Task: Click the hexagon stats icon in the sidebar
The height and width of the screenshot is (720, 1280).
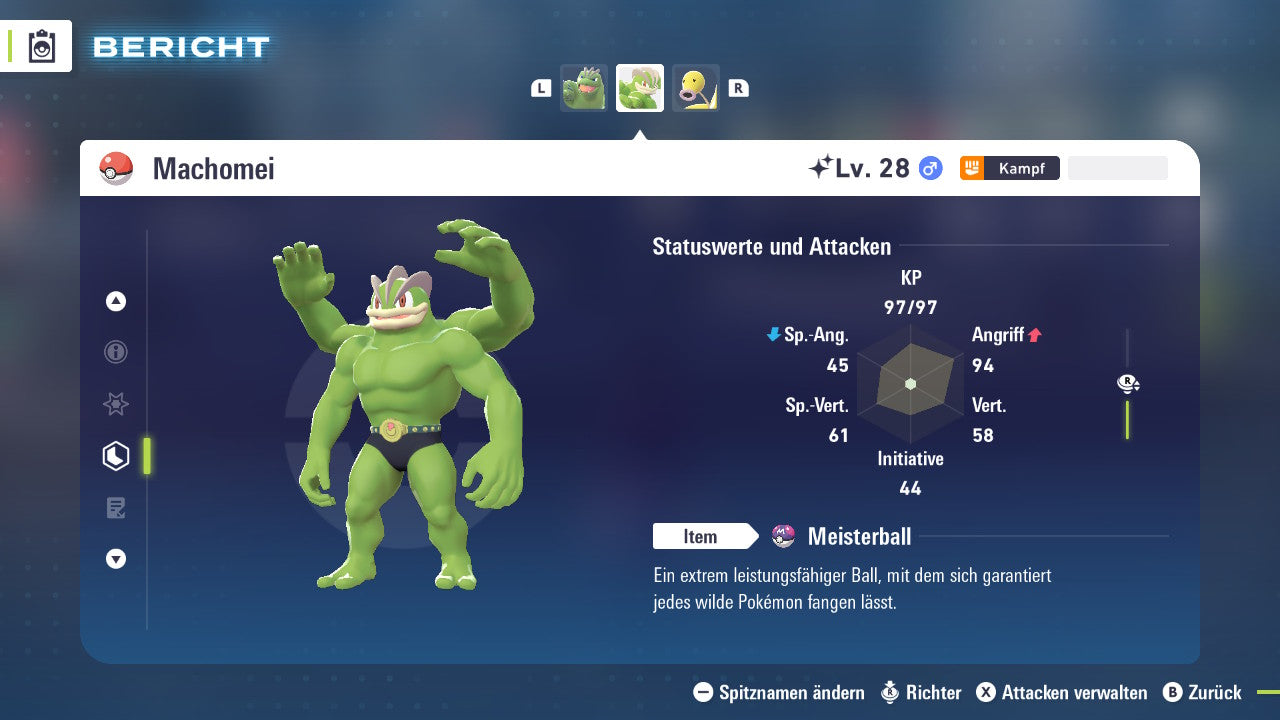Action: click(x=116, y=455)
